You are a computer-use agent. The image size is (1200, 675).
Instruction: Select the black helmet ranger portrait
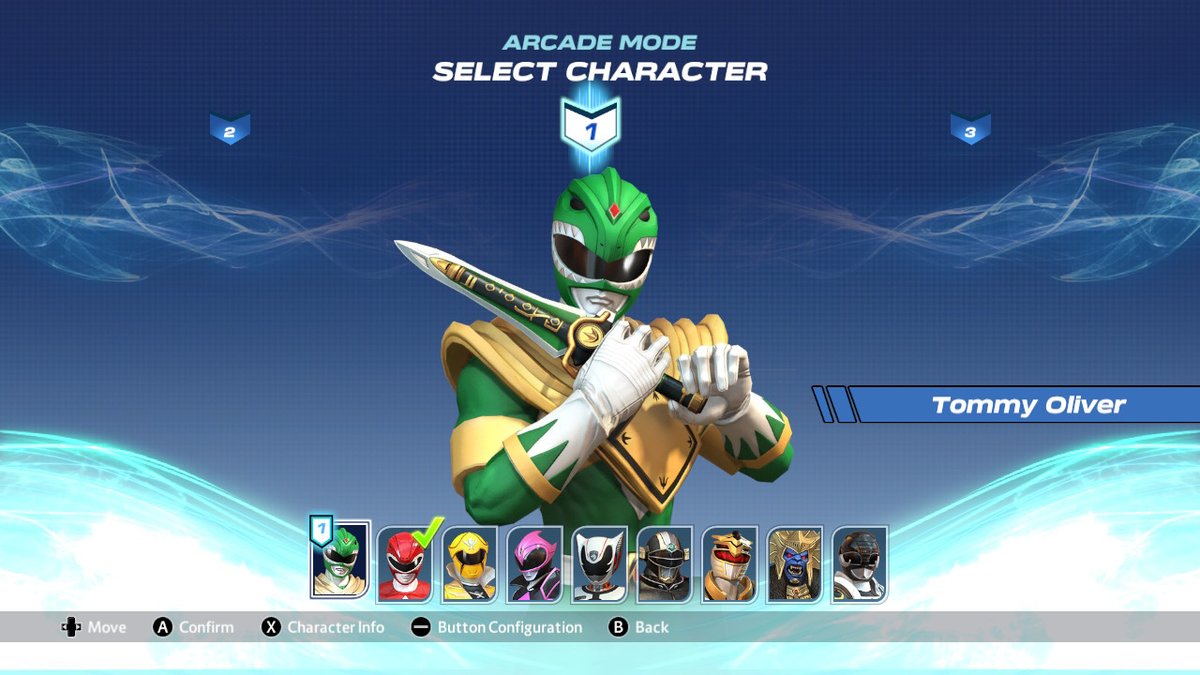859,565
